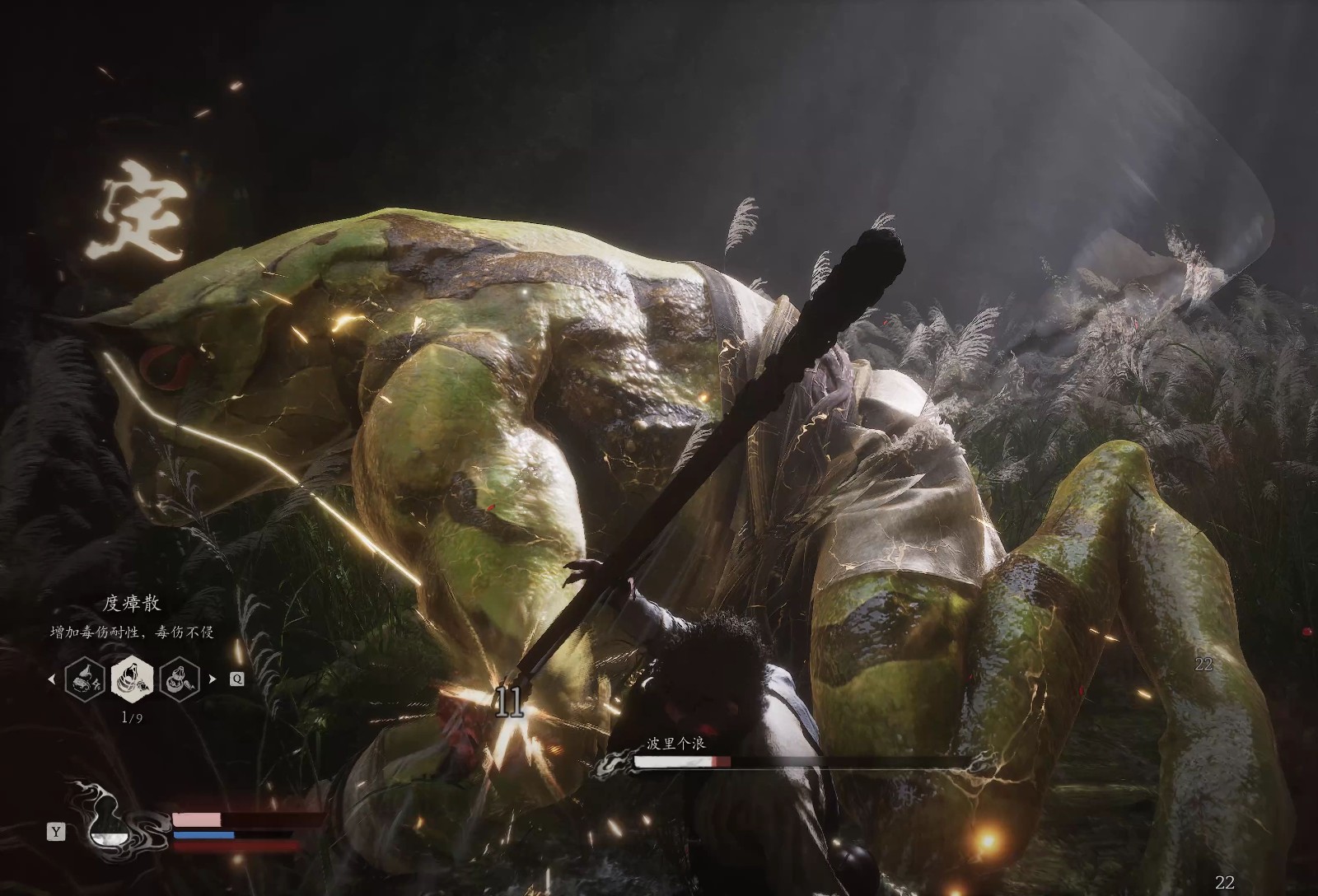This screenshot has height=896, width=1318.
Task: Click the glowing 定 Immobilize spell glyph
Action: (x=136, y=208)
